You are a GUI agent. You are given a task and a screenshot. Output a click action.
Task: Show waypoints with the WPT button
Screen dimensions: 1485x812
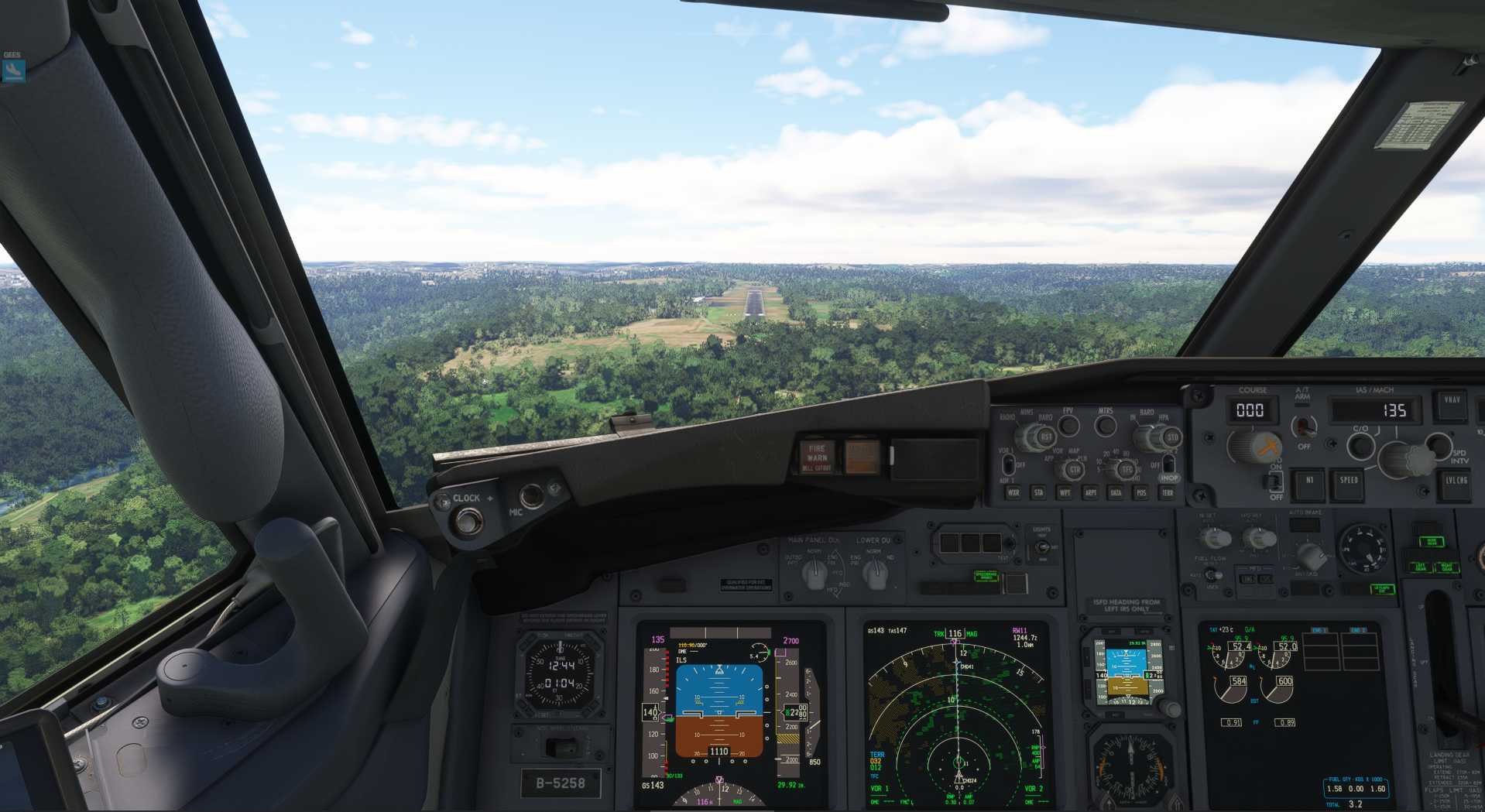(x=1065, y=492)
